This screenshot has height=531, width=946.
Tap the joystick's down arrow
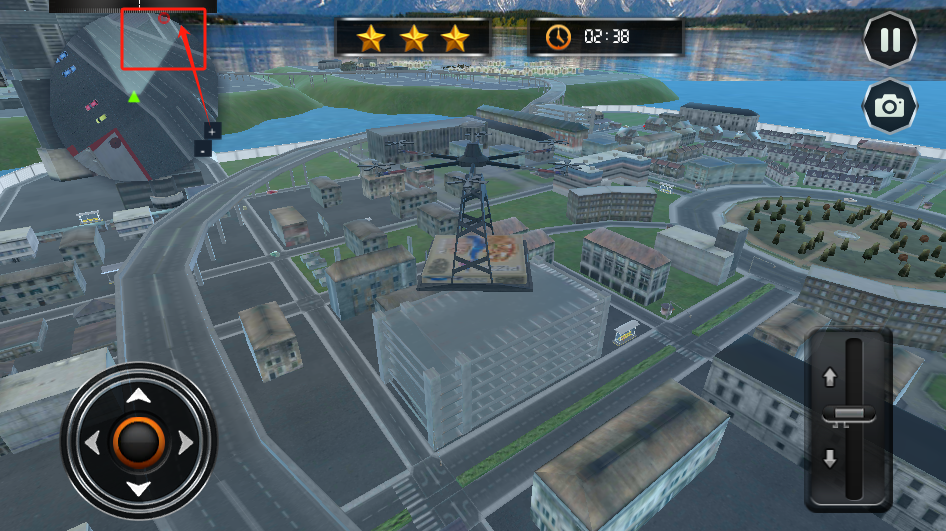coord(138,488)
